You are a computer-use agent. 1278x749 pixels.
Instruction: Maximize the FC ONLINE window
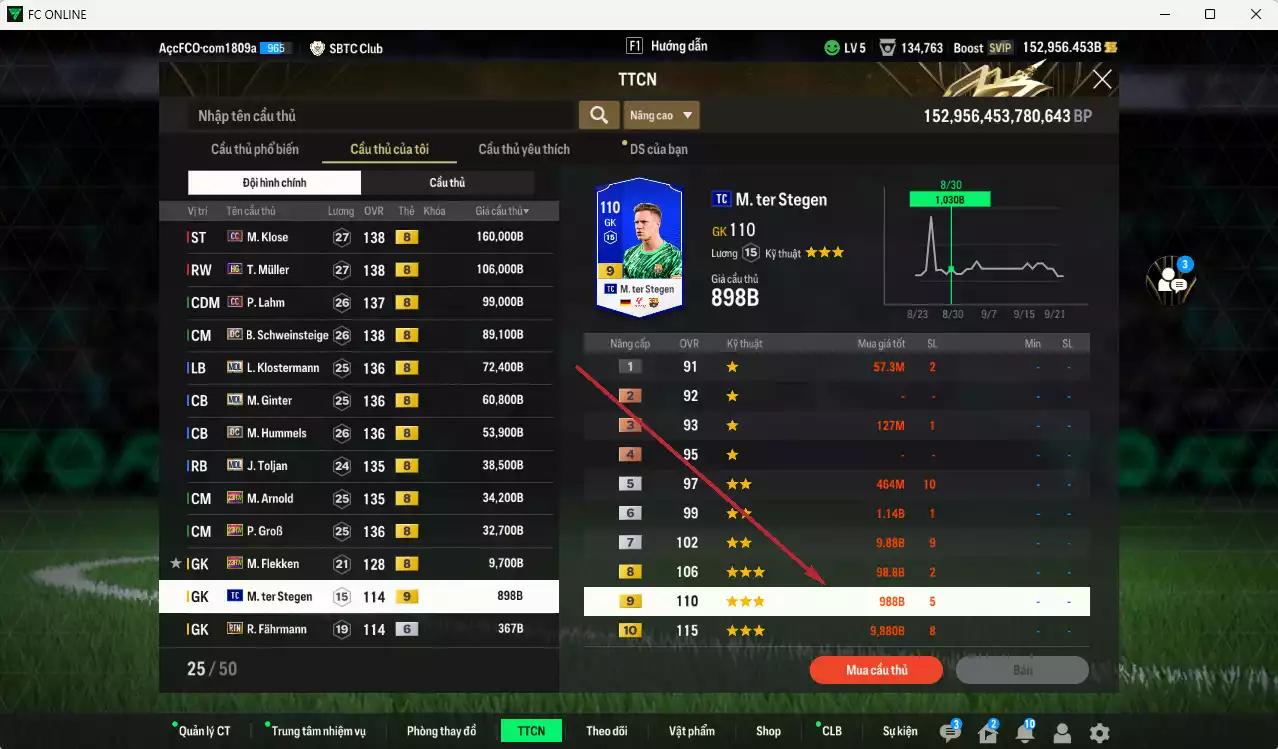[x=1210, y=14]
